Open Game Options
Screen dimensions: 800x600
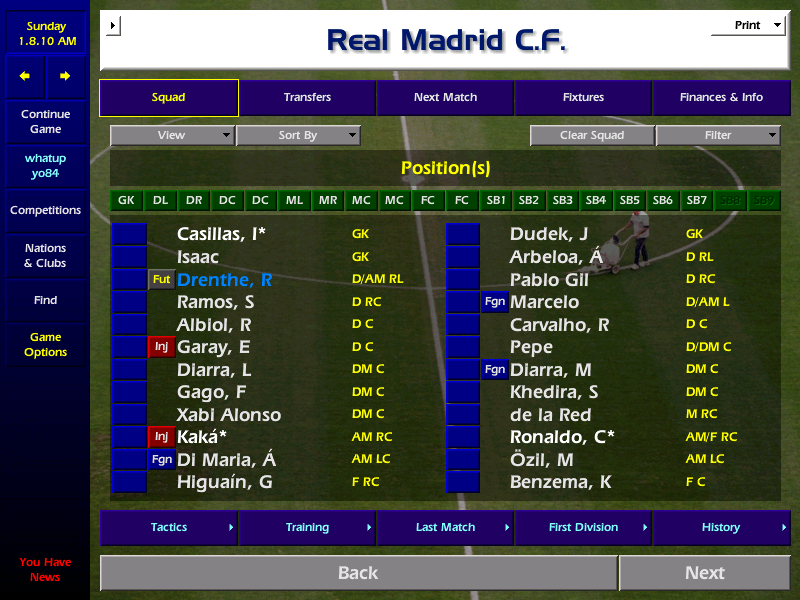click(45, 345)
